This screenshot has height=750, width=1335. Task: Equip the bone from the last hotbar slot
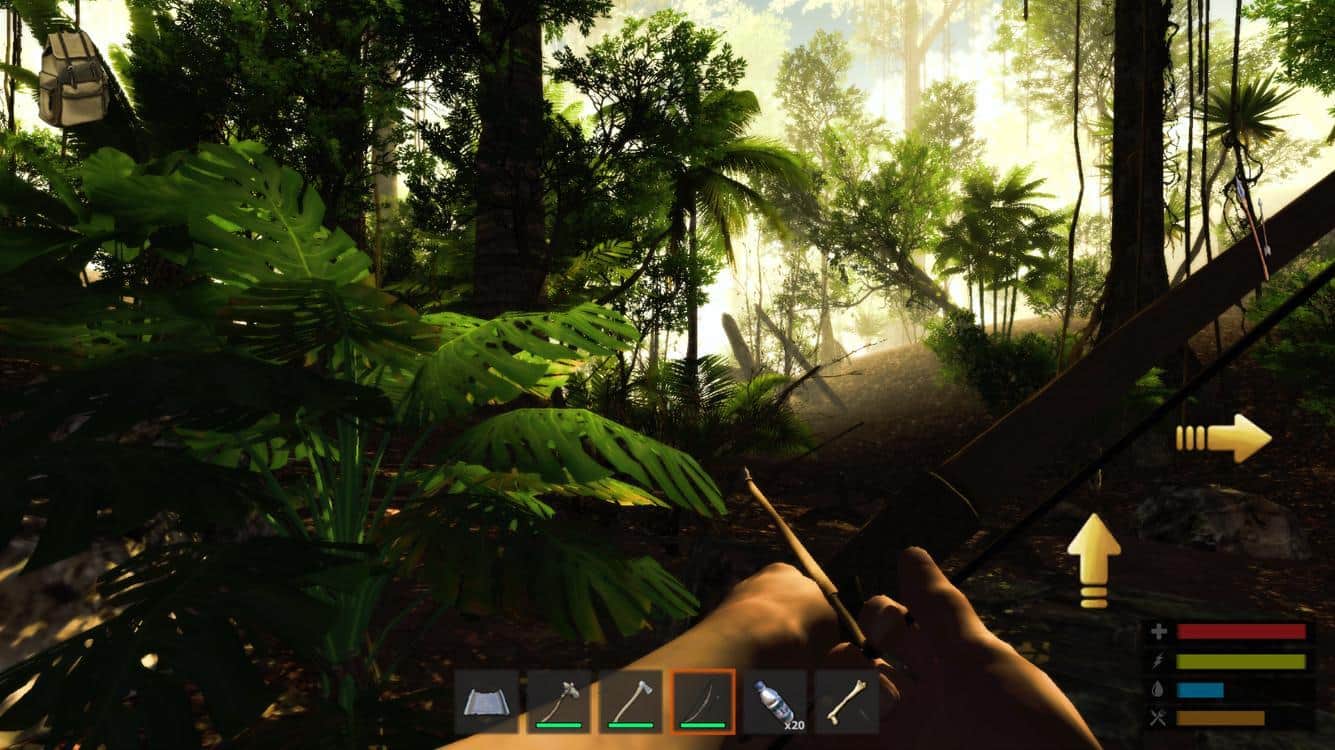(847, 700)
